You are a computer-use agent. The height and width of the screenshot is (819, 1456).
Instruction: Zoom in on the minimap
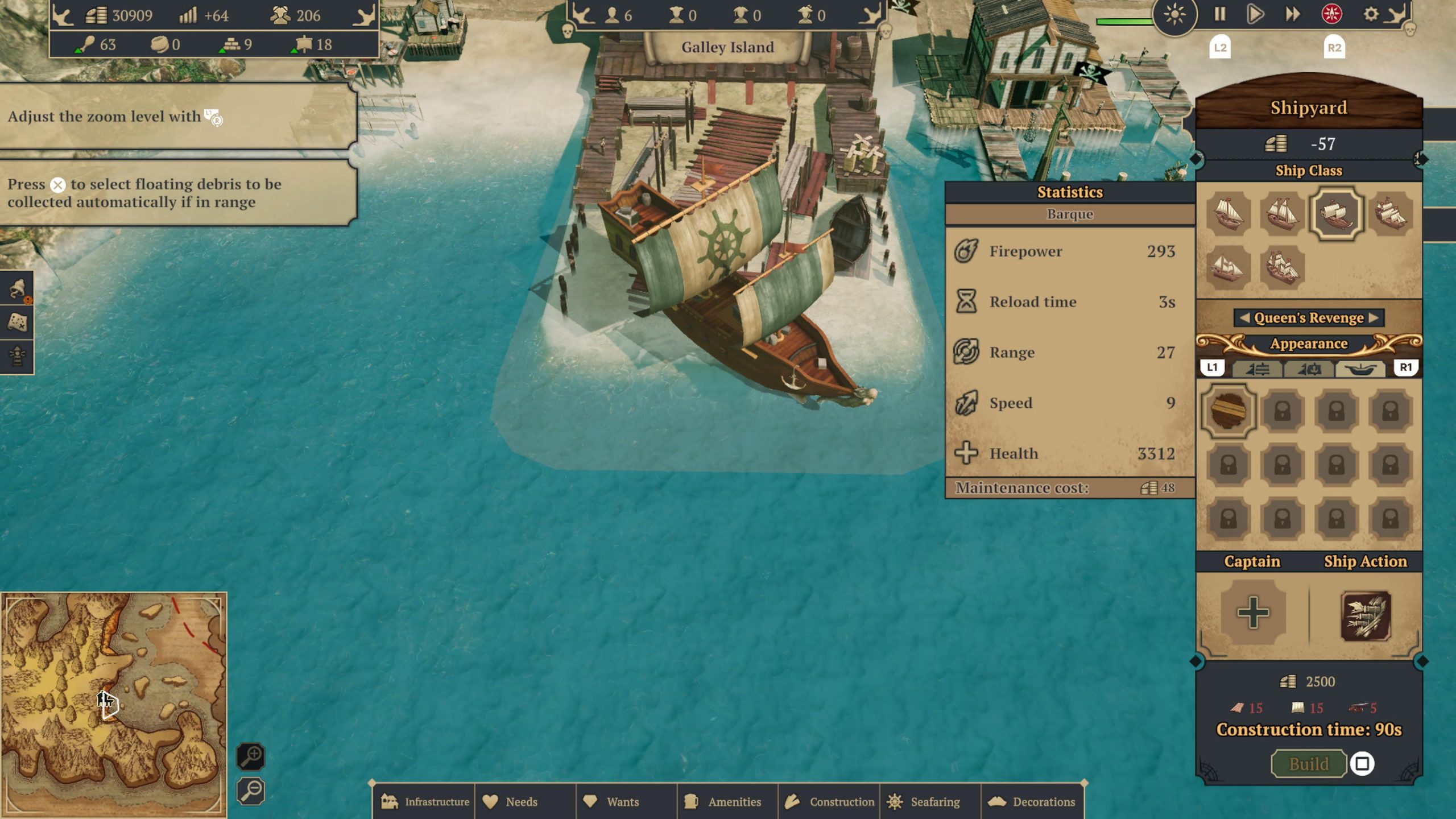(x=251, y=756)
